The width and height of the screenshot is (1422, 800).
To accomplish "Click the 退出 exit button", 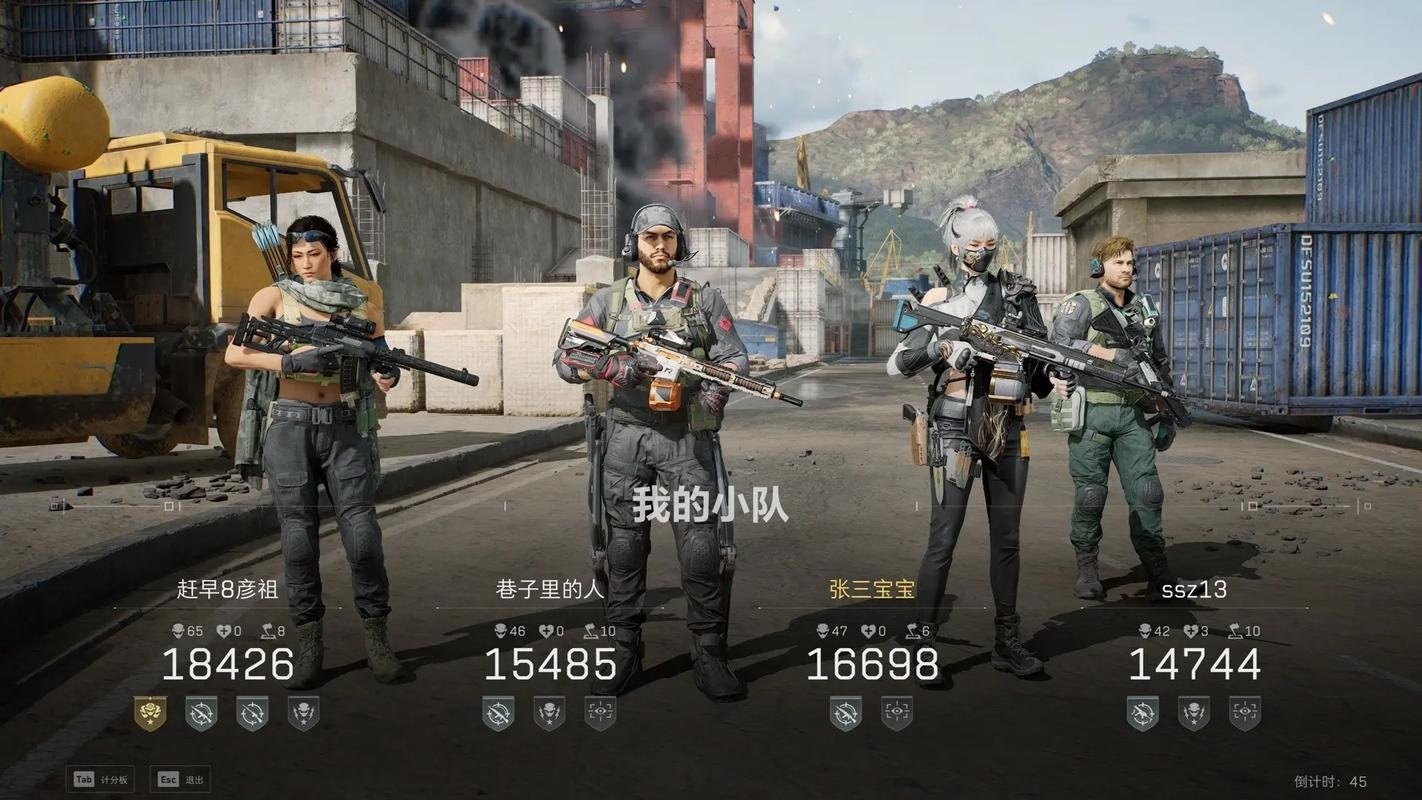I will pos(180,780).
